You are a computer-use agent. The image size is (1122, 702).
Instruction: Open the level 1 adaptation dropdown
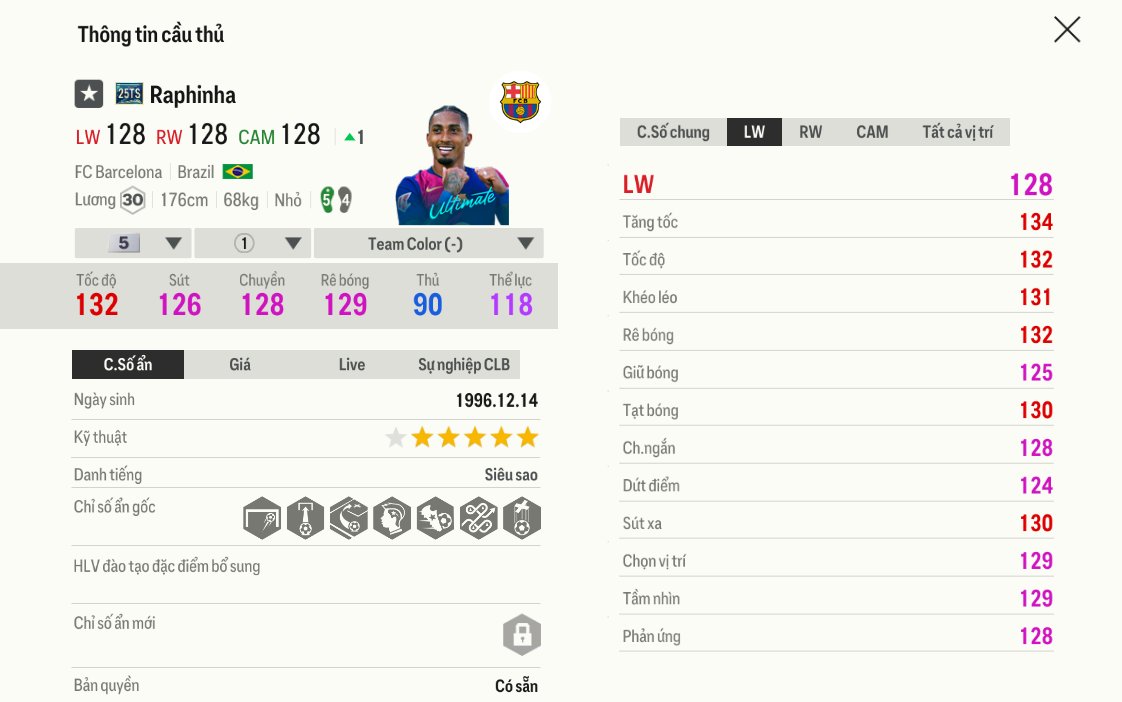tap(253, 243)
